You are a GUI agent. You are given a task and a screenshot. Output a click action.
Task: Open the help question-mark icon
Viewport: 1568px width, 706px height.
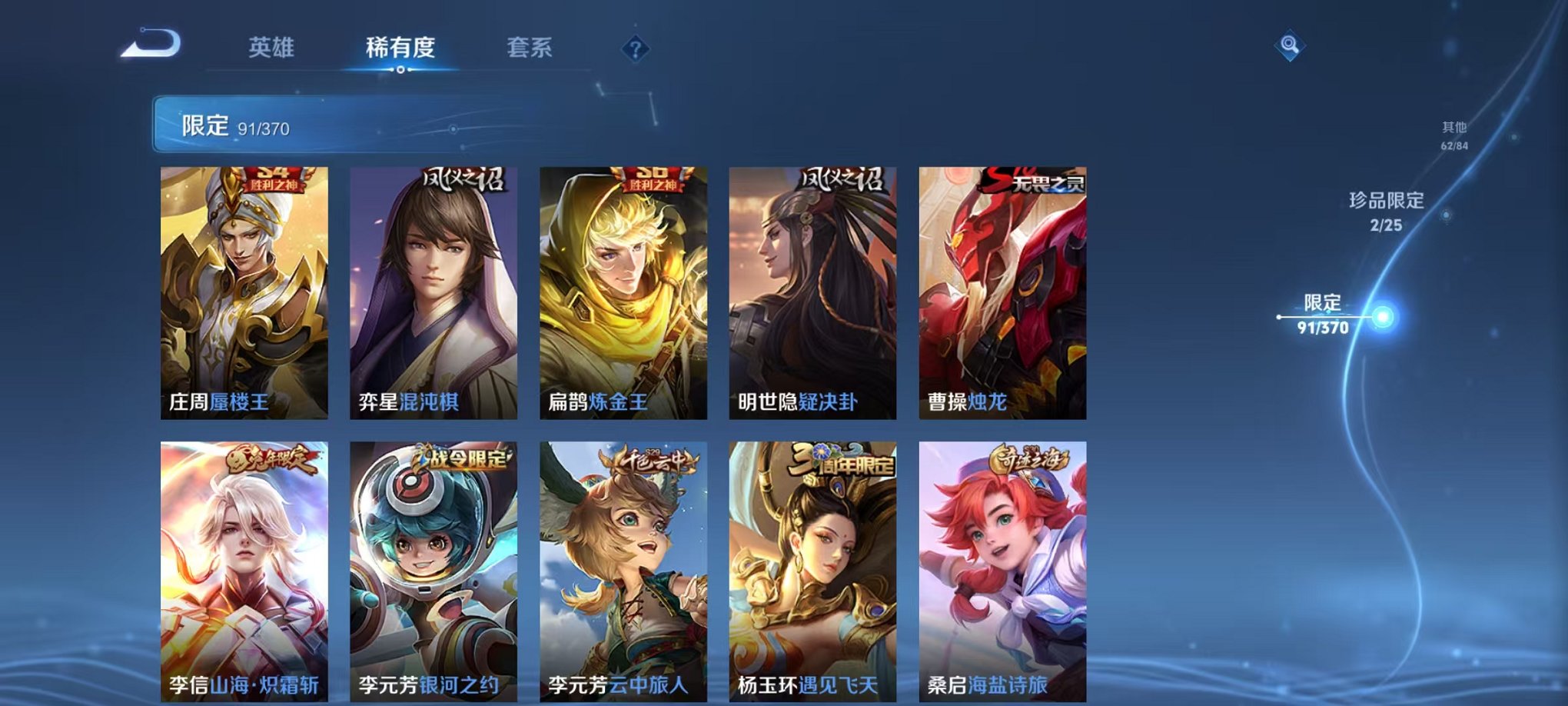click(x=634, y=48)
